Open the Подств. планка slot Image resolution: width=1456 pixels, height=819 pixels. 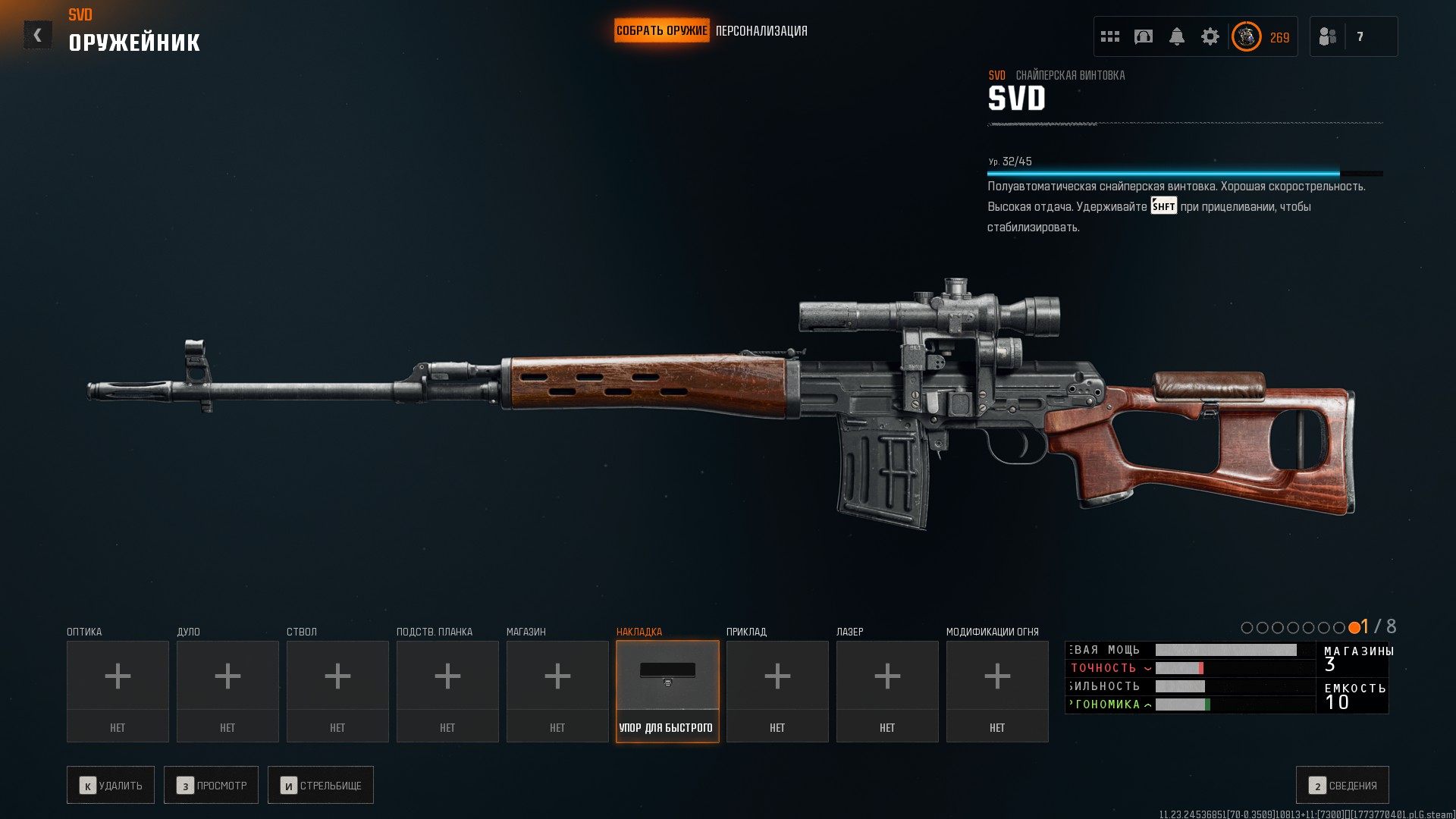pos(447,690)
